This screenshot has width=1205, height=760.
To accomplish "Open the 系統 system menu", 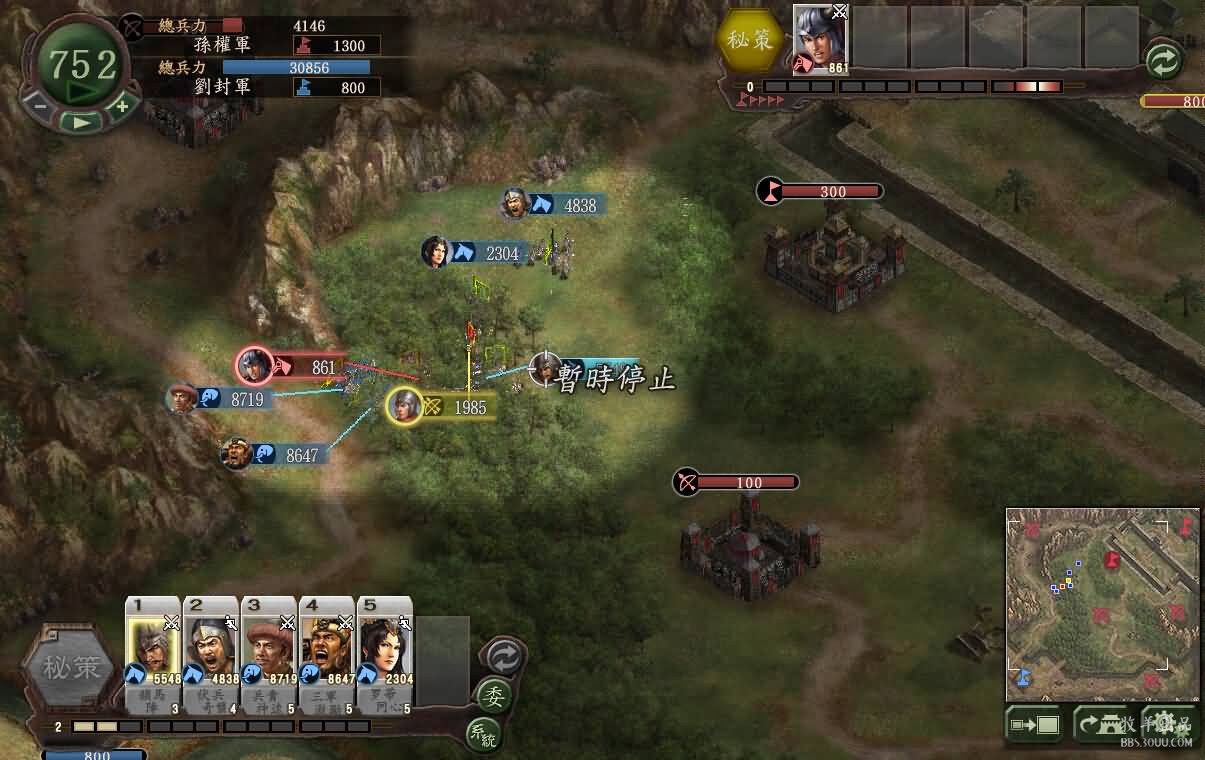I will [482, 734].
